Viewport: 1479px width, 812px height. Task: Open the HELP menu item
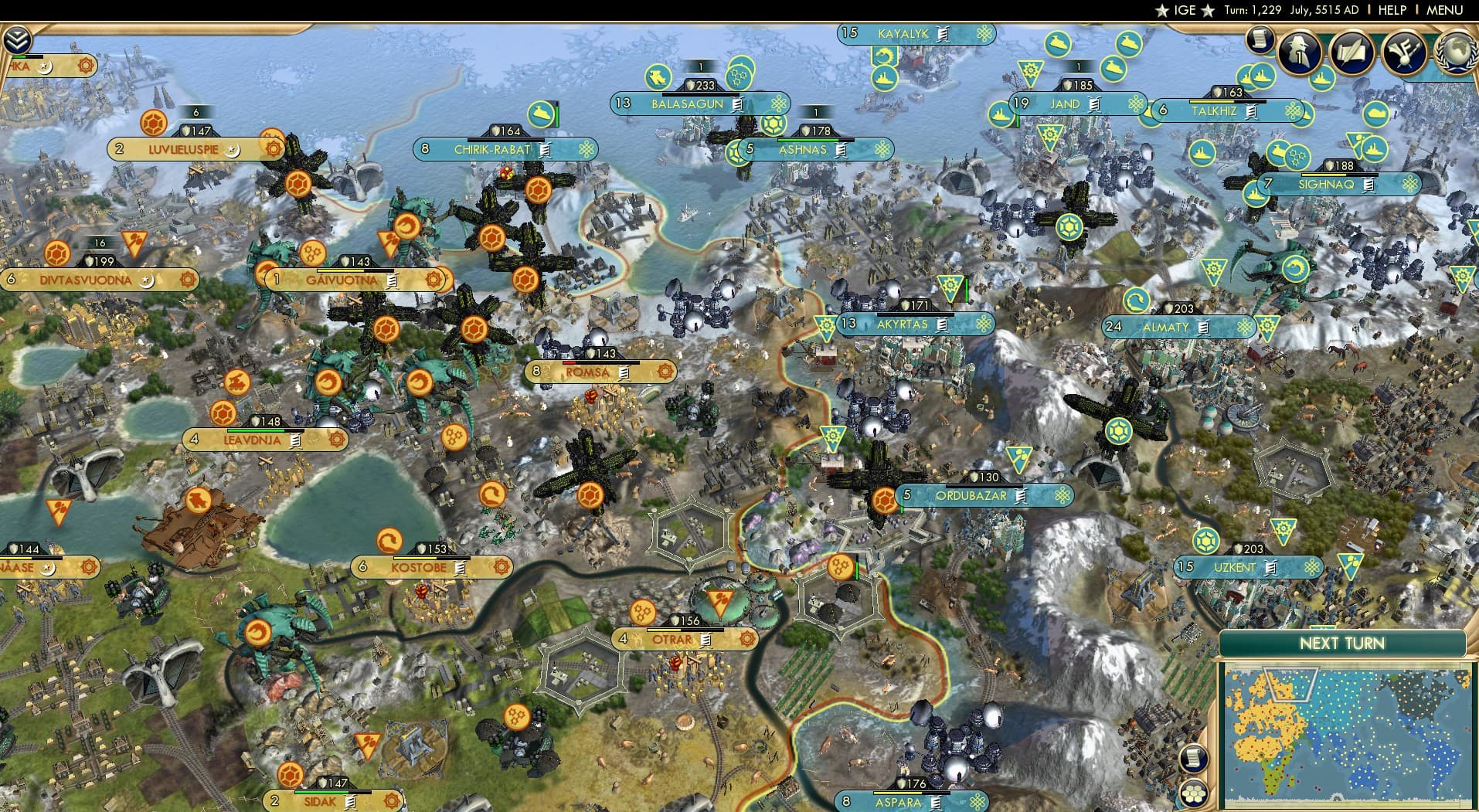click(1392, 10)
